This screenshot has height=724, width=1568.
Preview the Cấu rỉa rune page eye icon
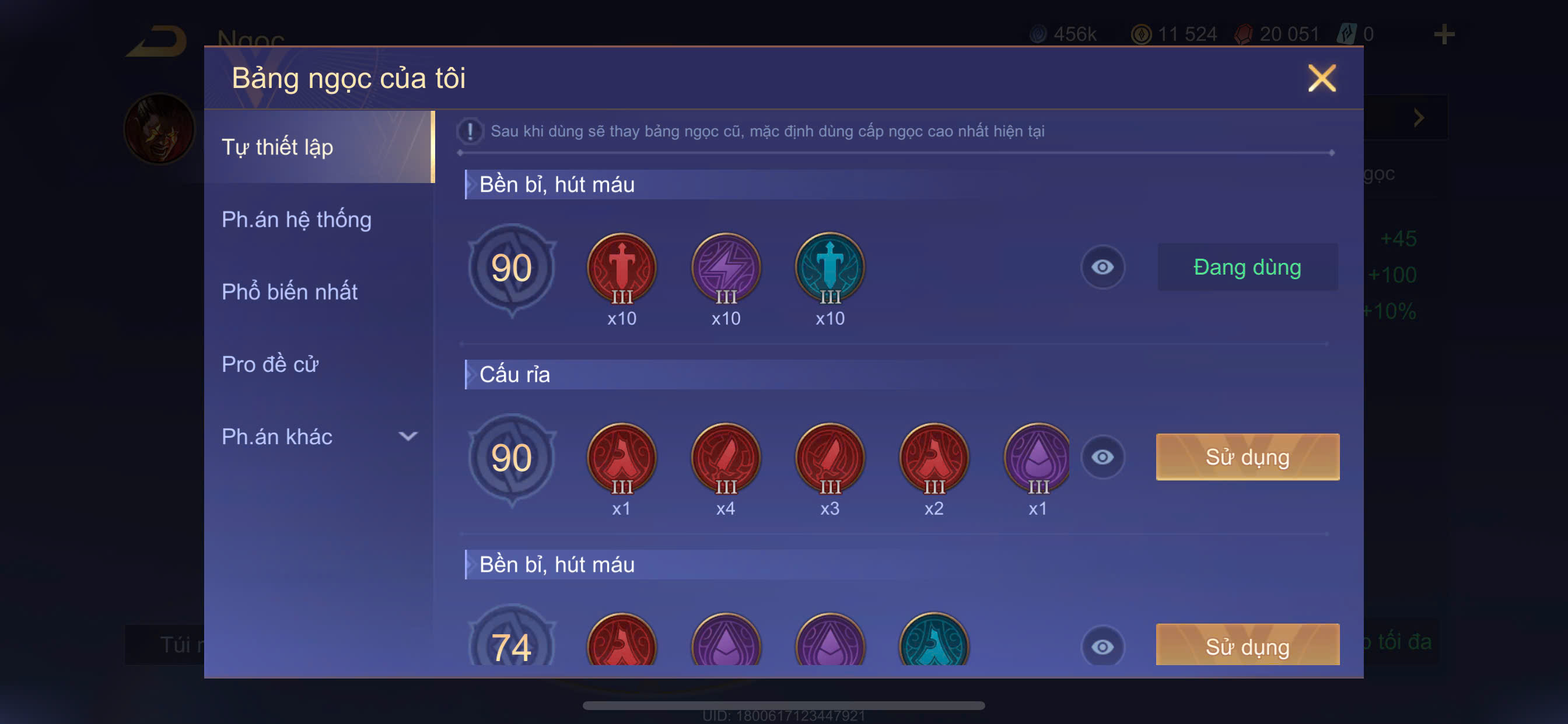(x=1102, y=457)
